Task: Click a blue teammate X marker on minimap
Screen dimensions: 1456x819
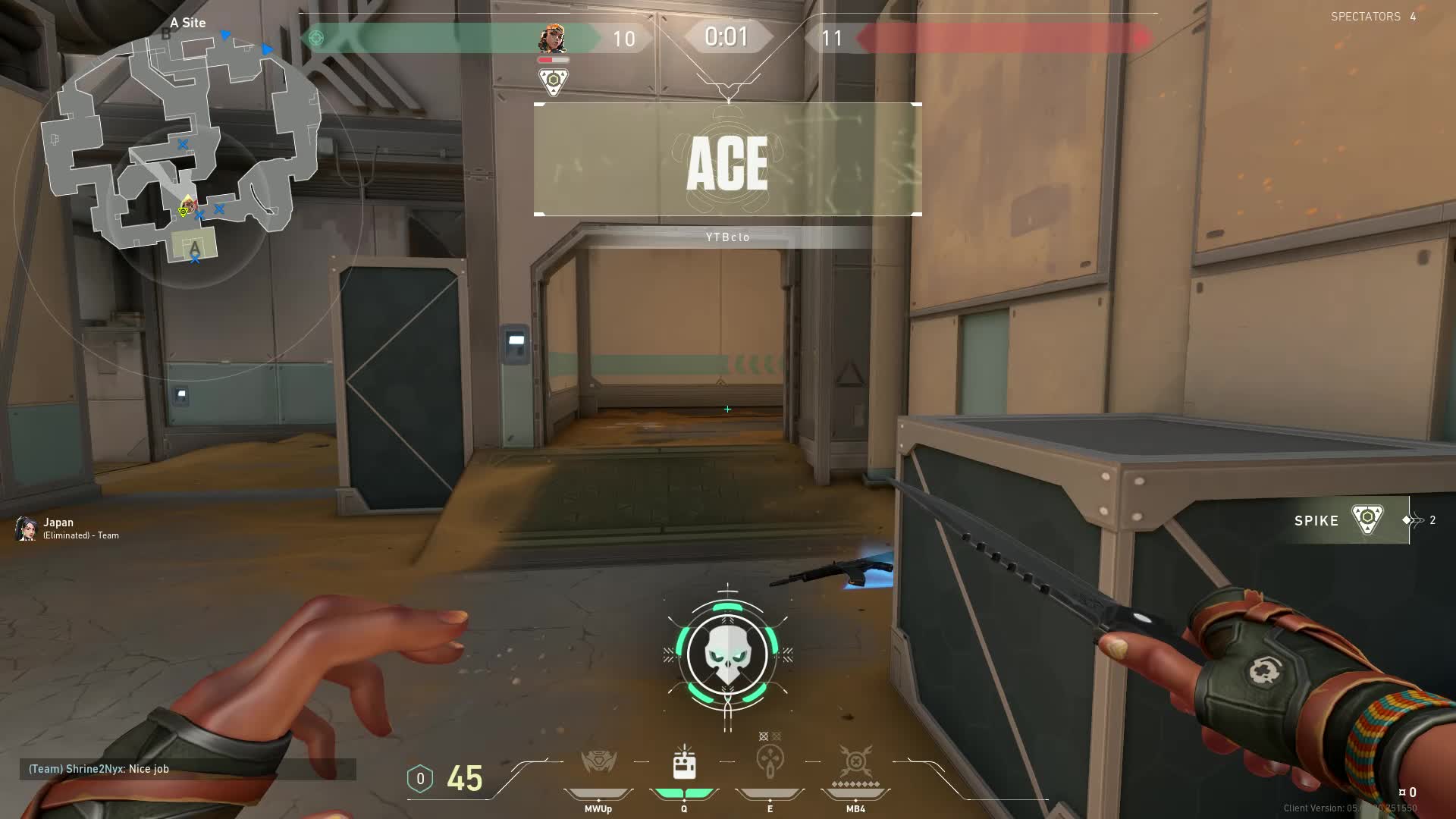Action: coord(181,144)
